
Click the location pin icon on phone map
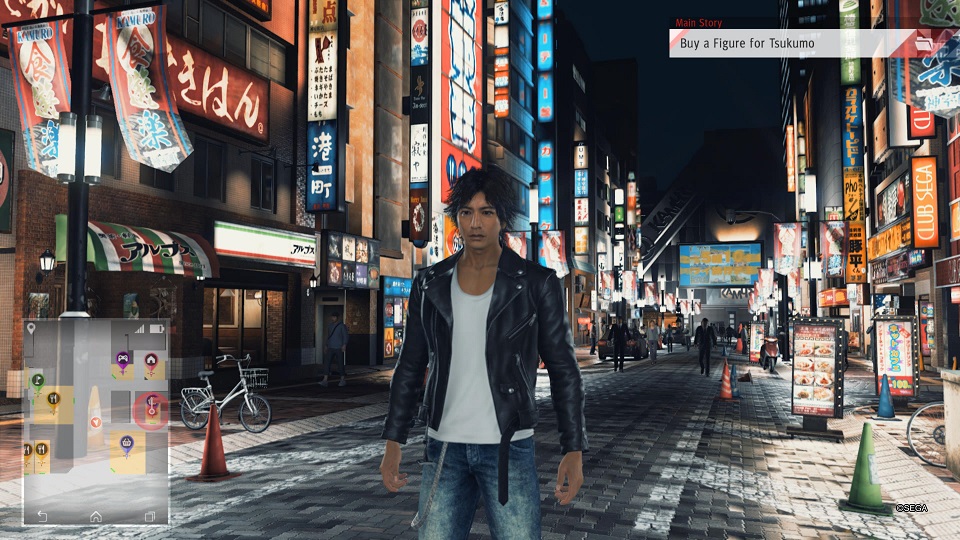[31, 328]
